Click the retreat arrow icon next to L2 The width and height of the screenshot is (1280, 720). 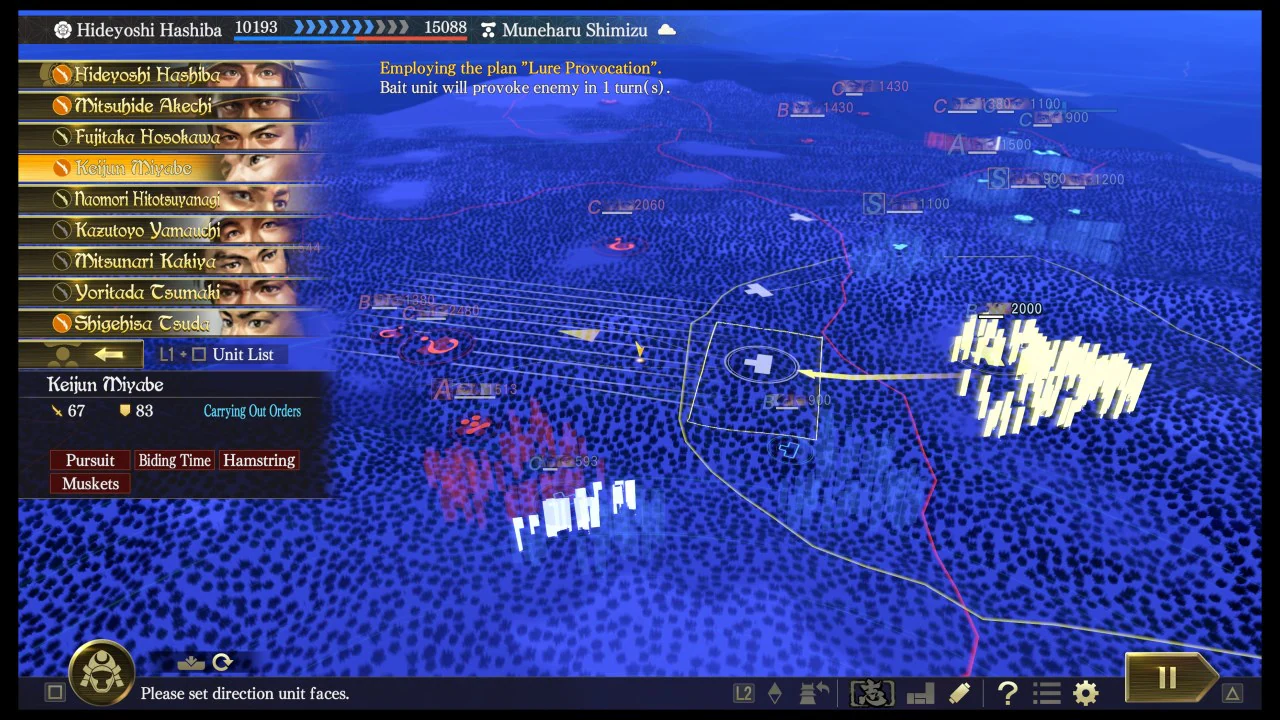[813, 692]
